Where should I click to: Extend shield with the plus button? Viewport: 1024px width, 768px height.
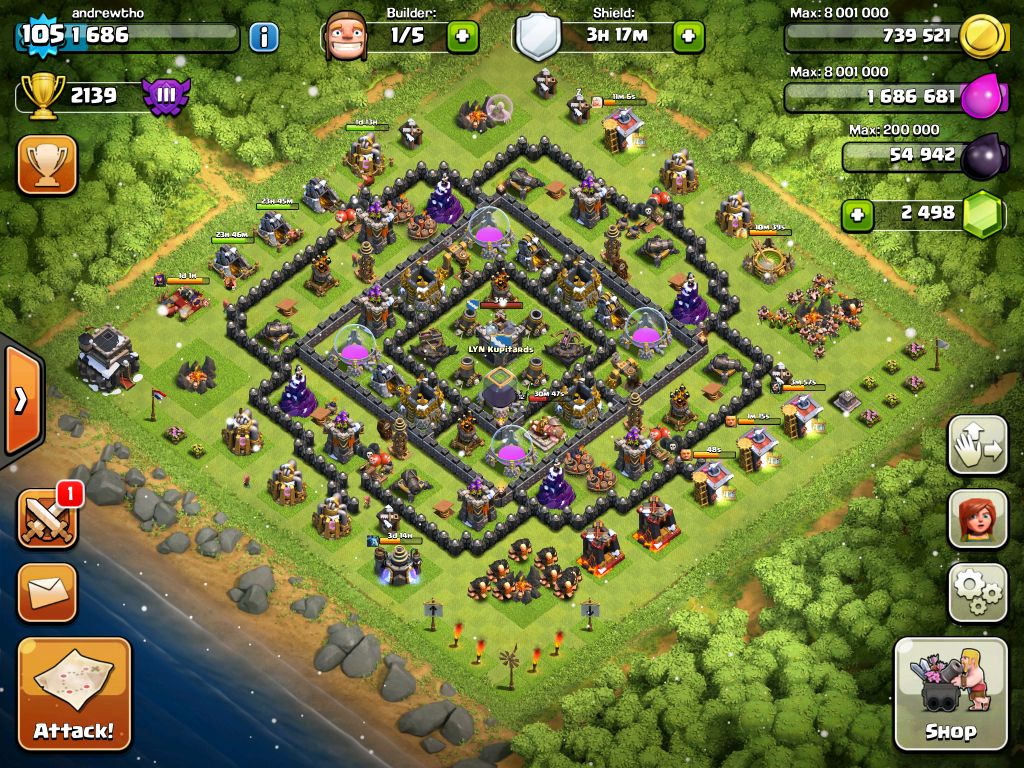(688, 37)
